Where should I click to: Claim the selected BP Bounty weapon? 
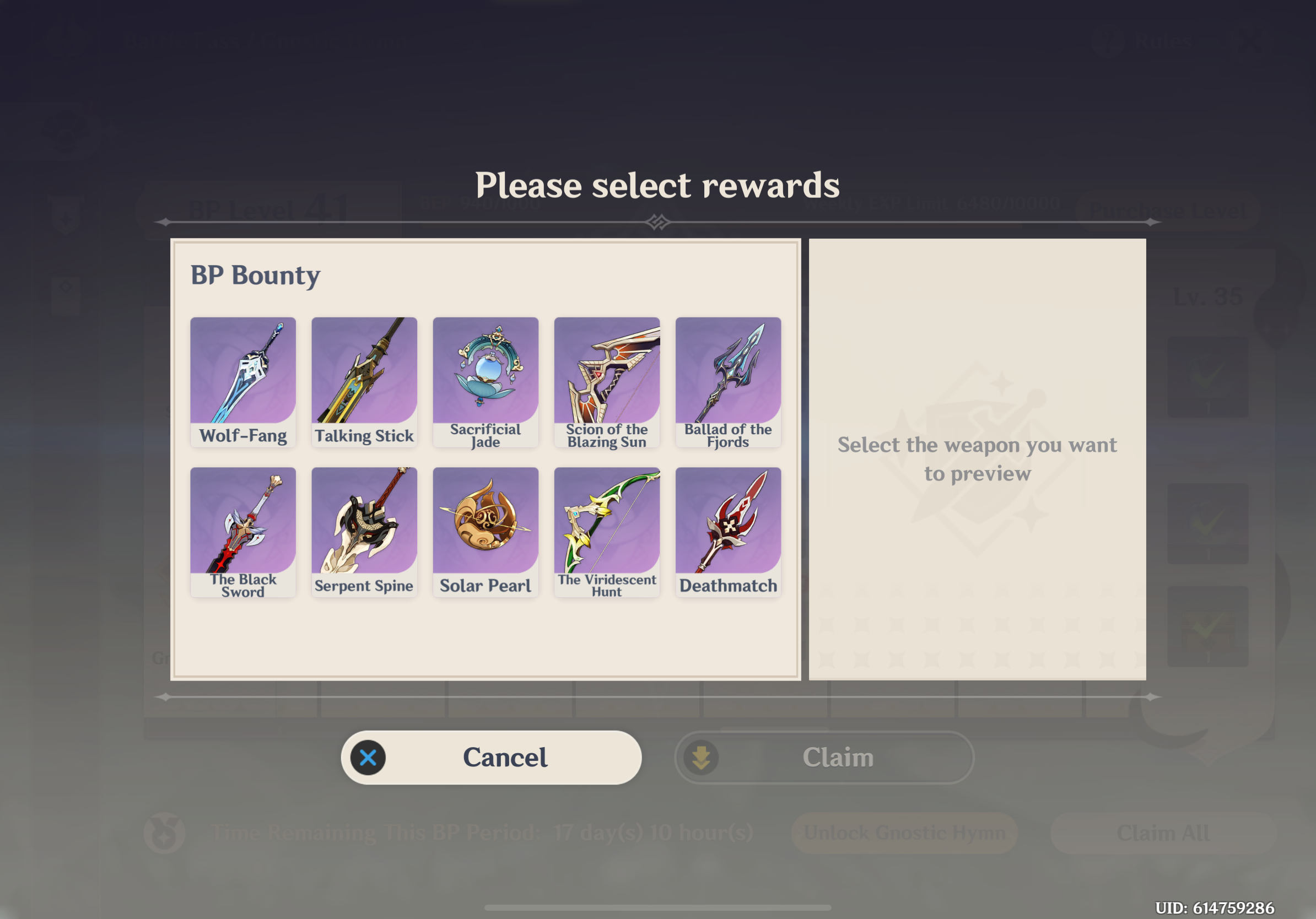pos(839,757)
